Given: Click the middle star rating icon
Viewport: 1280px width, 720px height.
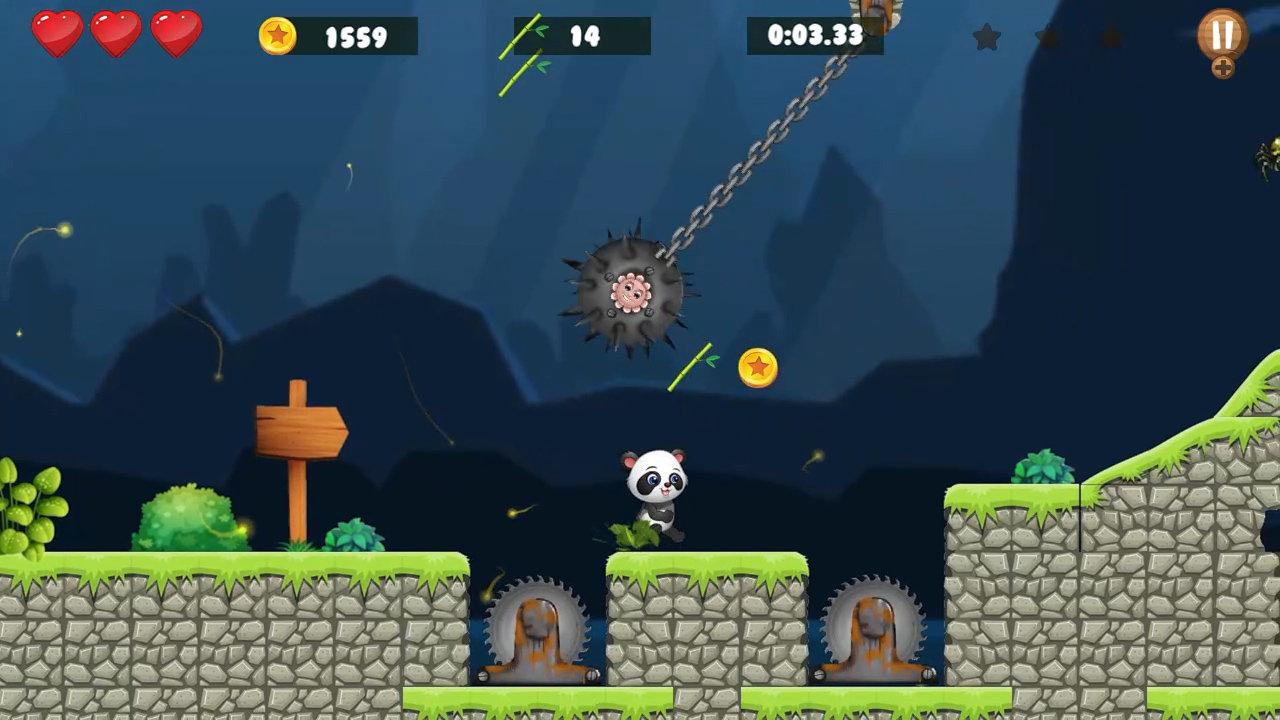Looking at the screenshot, I should 1049,38.
